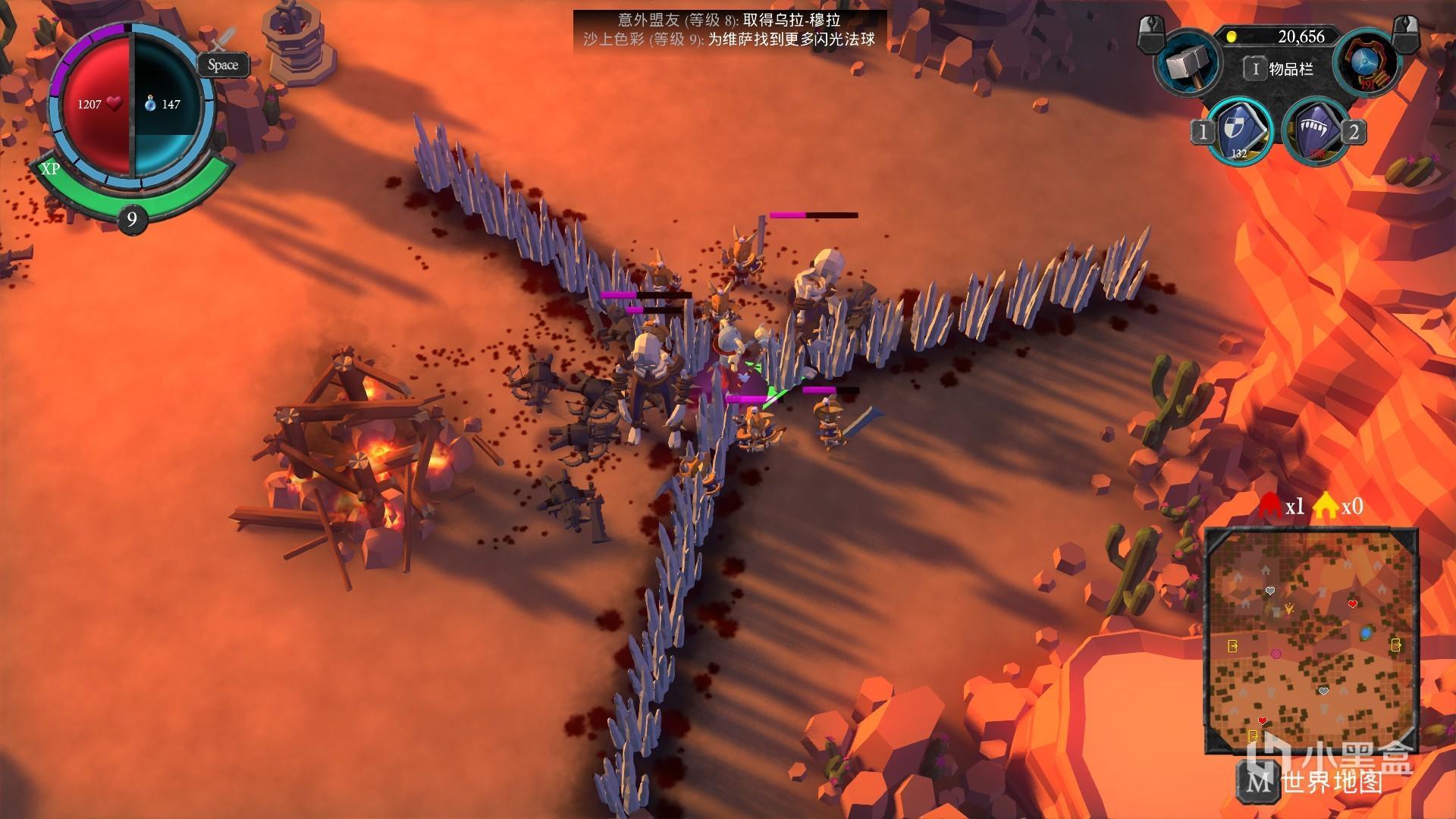Activate the fanged bite ability
The width and height of the screenshot is (1456, 819).
pyautogui.click(x=1313, y=130)
